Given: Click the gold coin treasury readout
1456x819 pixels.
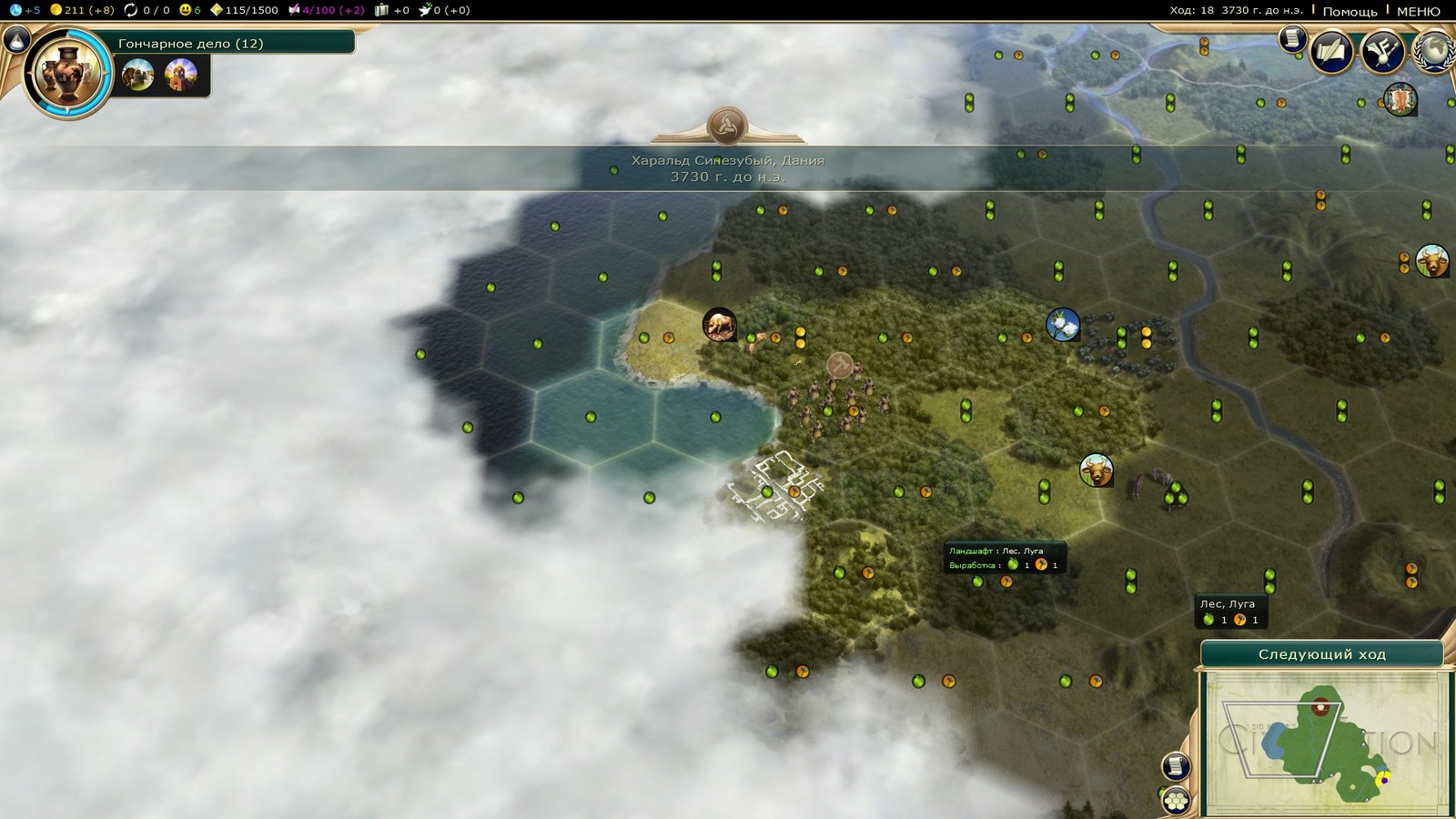Looking at the screenshot, I should pos(82,10).
